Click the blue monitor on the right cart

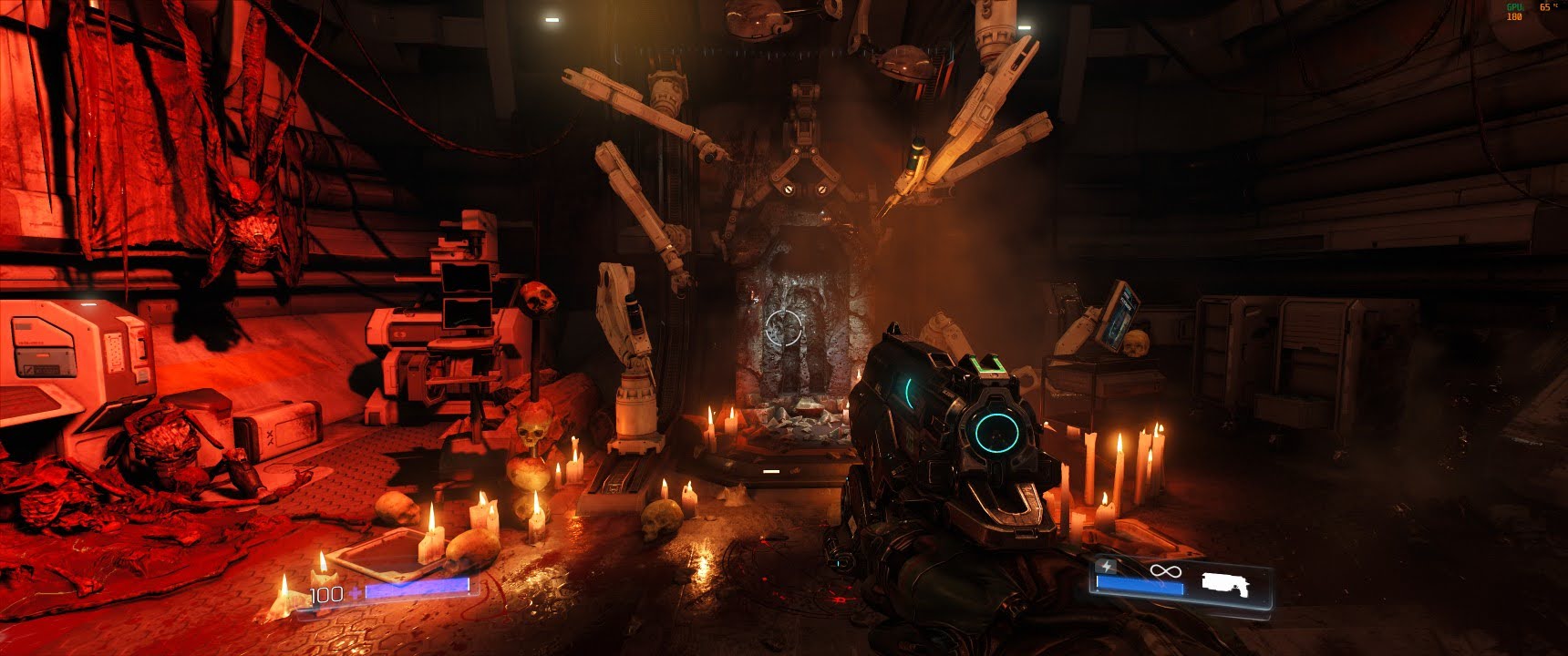click(x=1119, y=314)
